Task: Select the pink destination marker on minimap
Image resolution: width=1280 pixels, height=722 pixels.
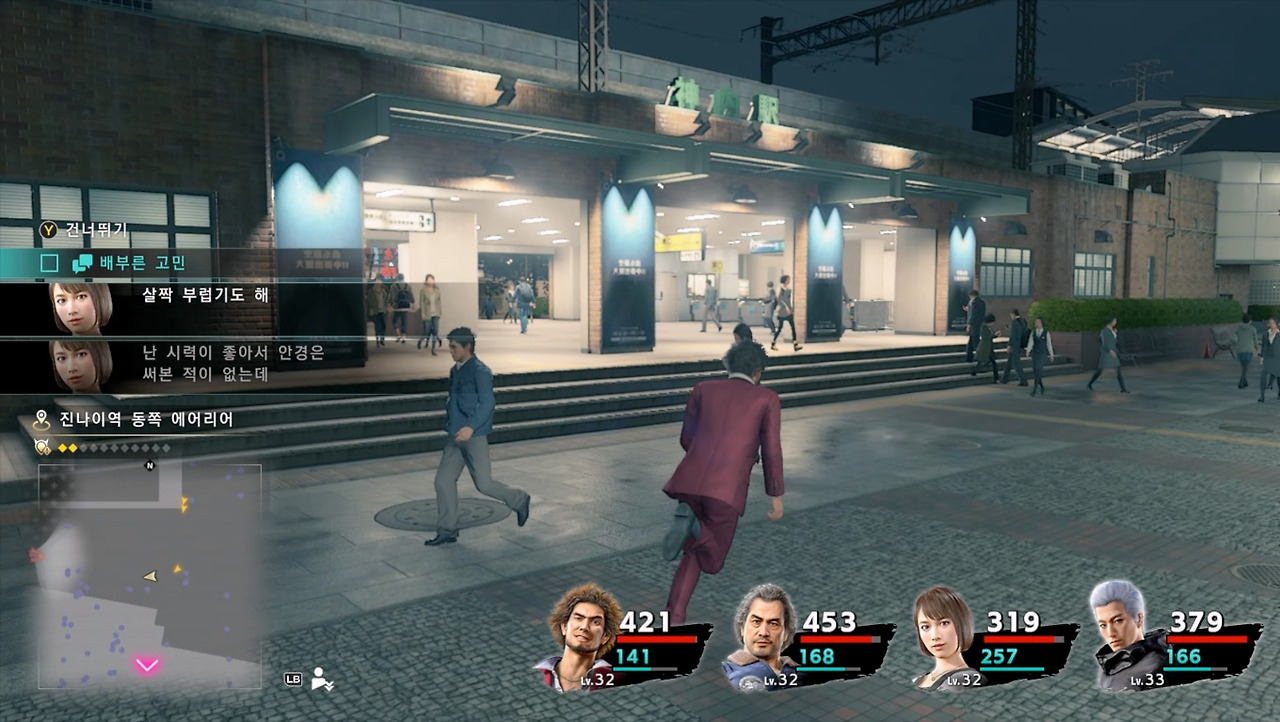Action: pyautogui.click(x=147, y=665)
